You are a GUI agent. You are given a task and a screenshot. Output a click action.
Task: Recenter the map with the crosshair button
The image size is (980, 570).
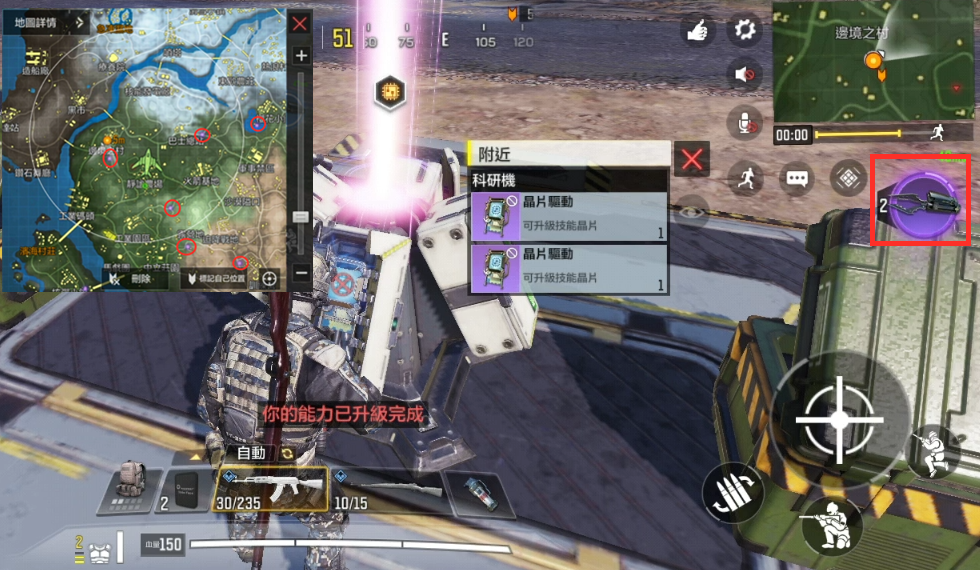coord(268,278)
